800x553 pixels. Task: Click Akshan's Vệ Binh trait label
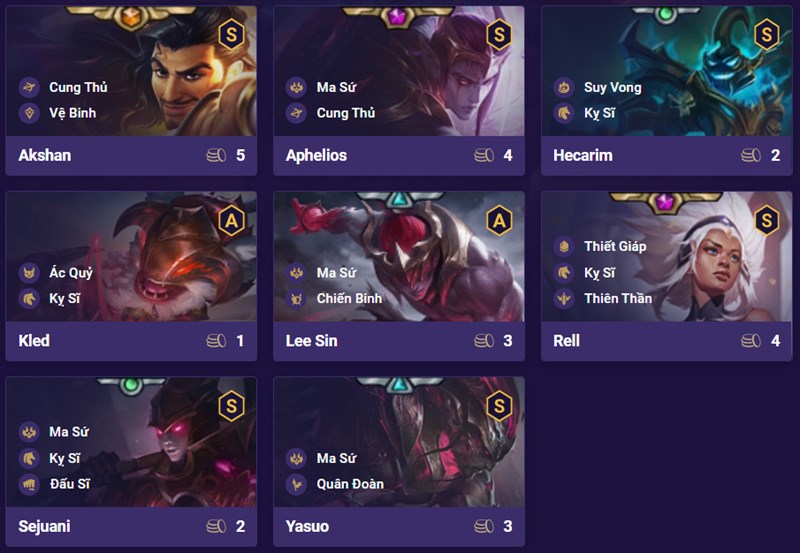tap(72, 113)
